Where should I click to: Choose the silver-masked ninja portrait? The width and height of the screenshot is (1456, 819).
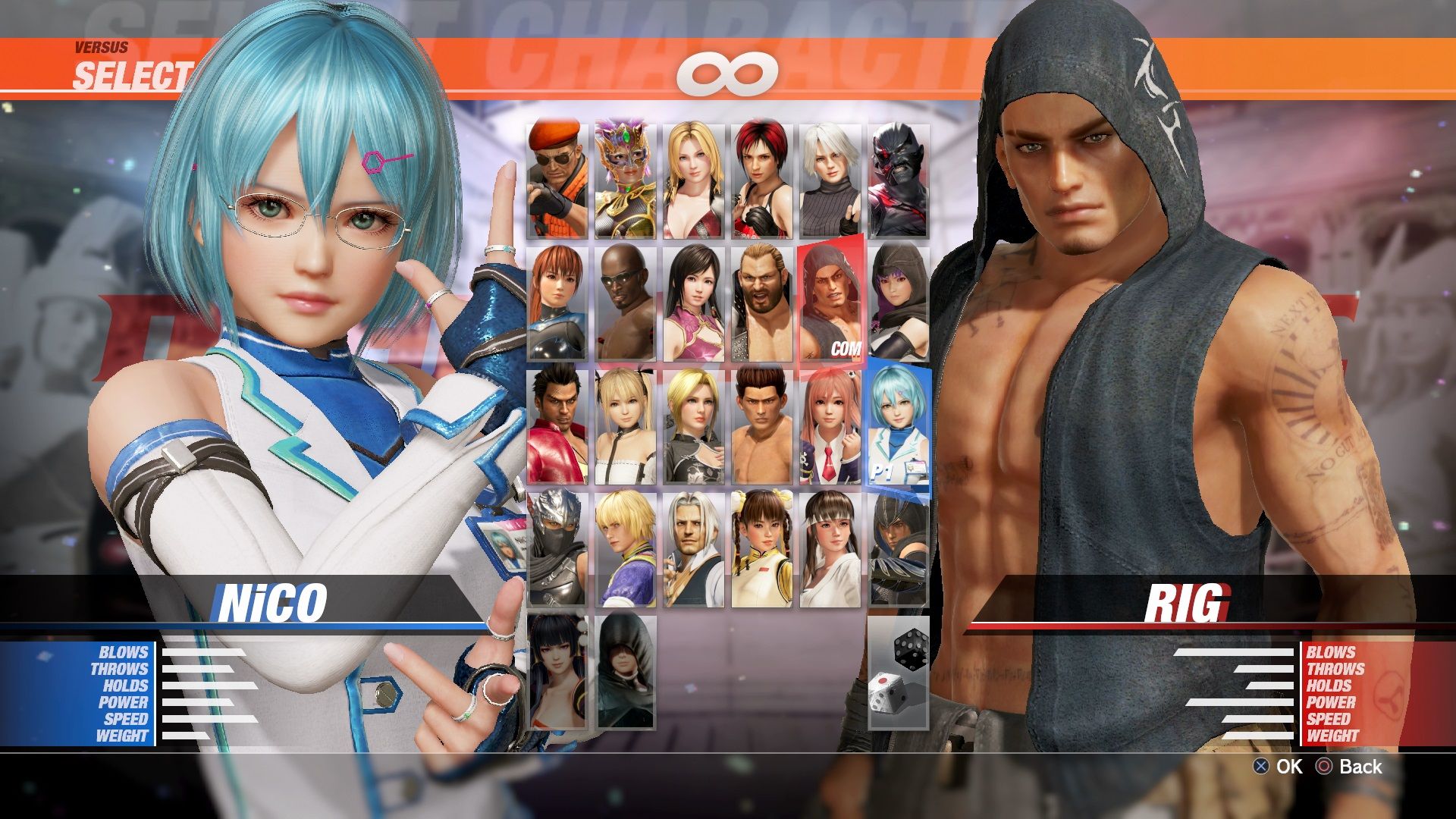pos(557,549)
